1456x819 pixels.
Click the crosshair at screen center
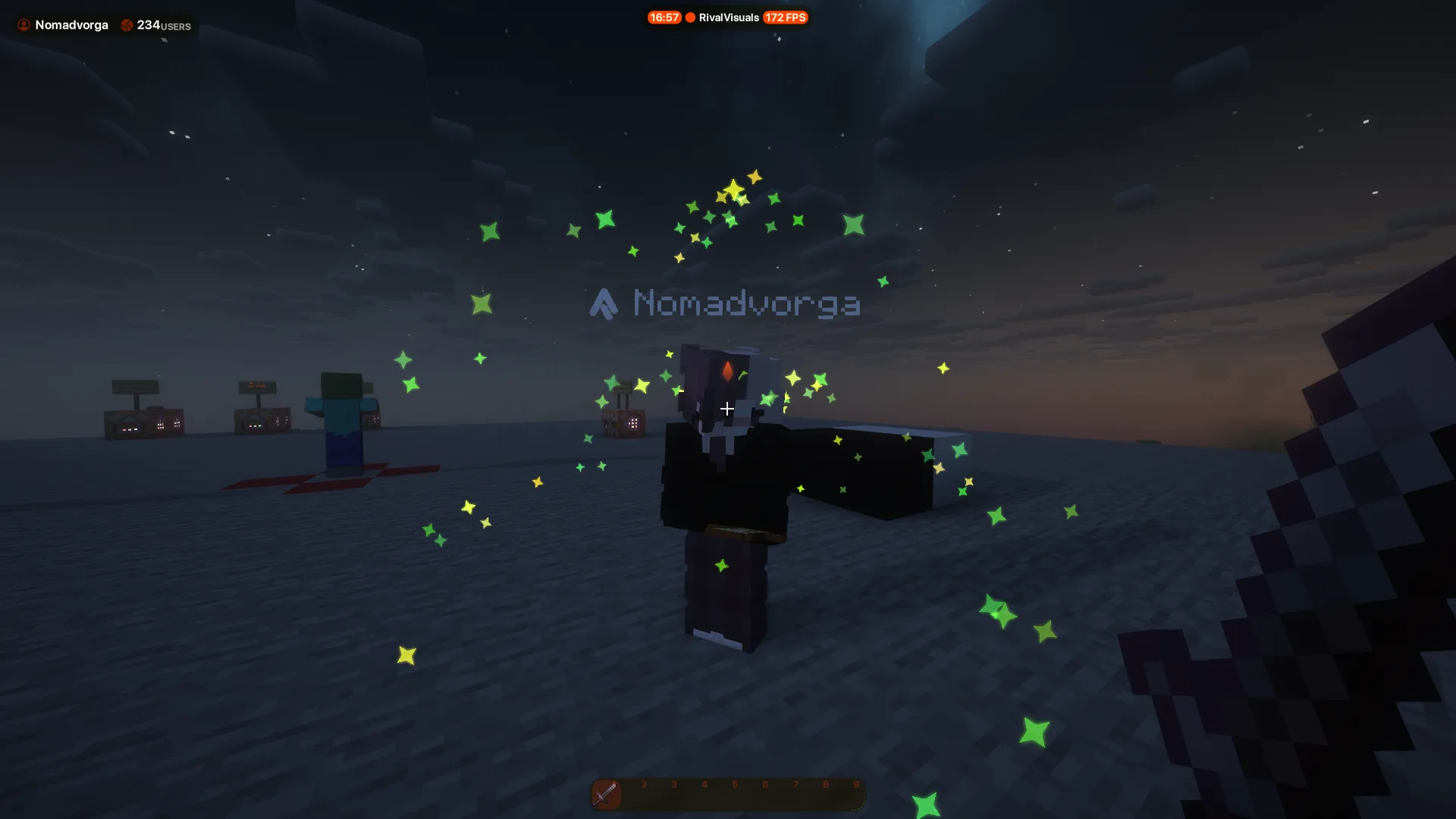(727, 409)
